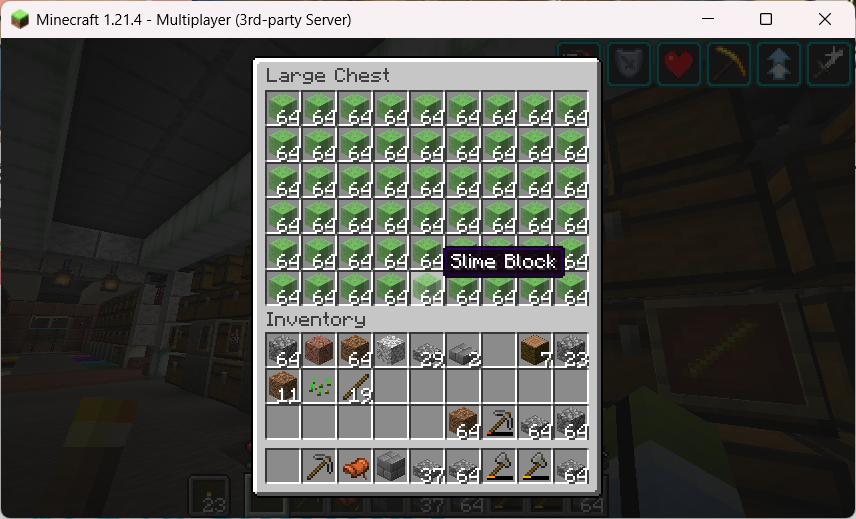Select the undamaged stone pickaxe in hotbar

pyautogui.click(x=320, y=467)
